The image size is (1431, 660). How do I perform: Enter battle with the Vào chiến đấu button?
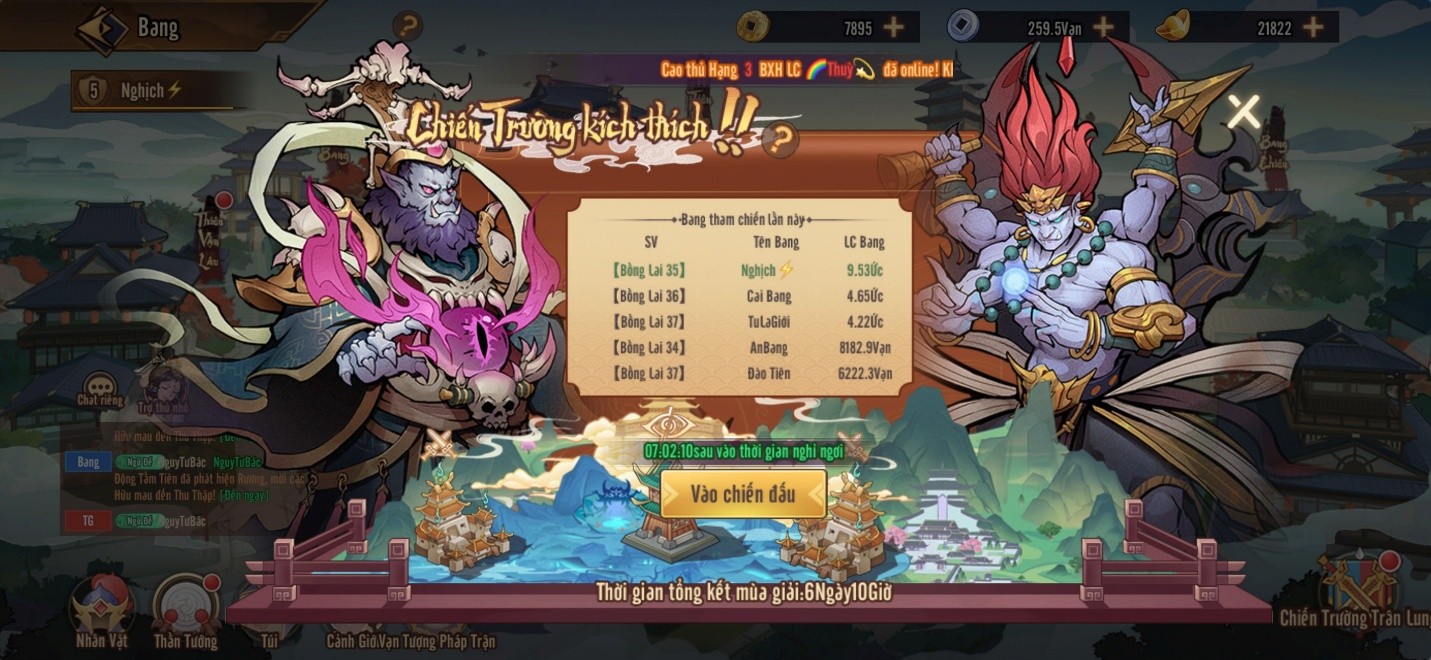point(743,494)
